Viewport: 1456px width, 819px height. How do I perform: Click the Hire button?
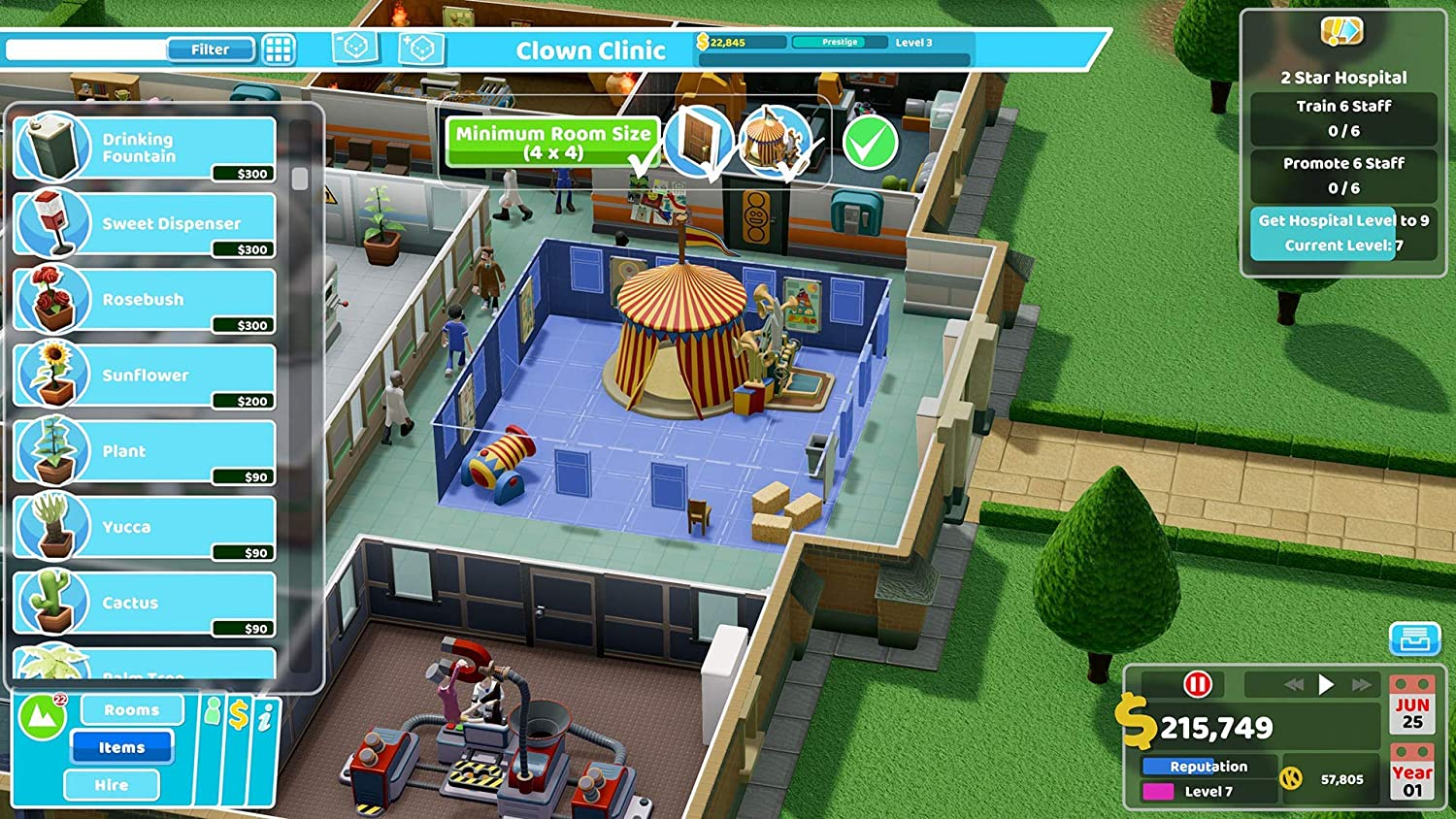coord(111,784)
